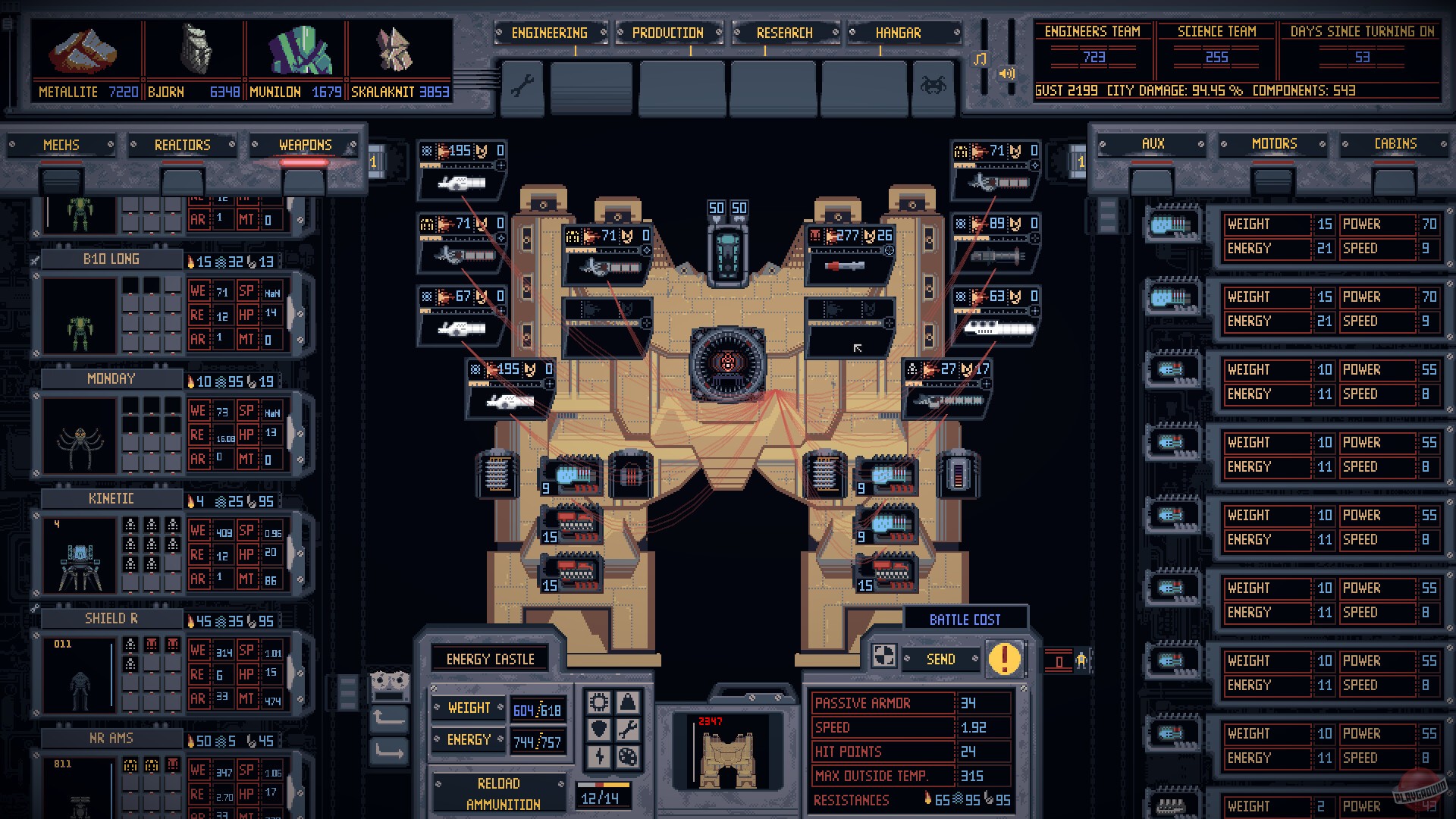This screenshot has height=819, width=1456.
Task: Click the ENERGY CASTLE name field
Action: 491,658
